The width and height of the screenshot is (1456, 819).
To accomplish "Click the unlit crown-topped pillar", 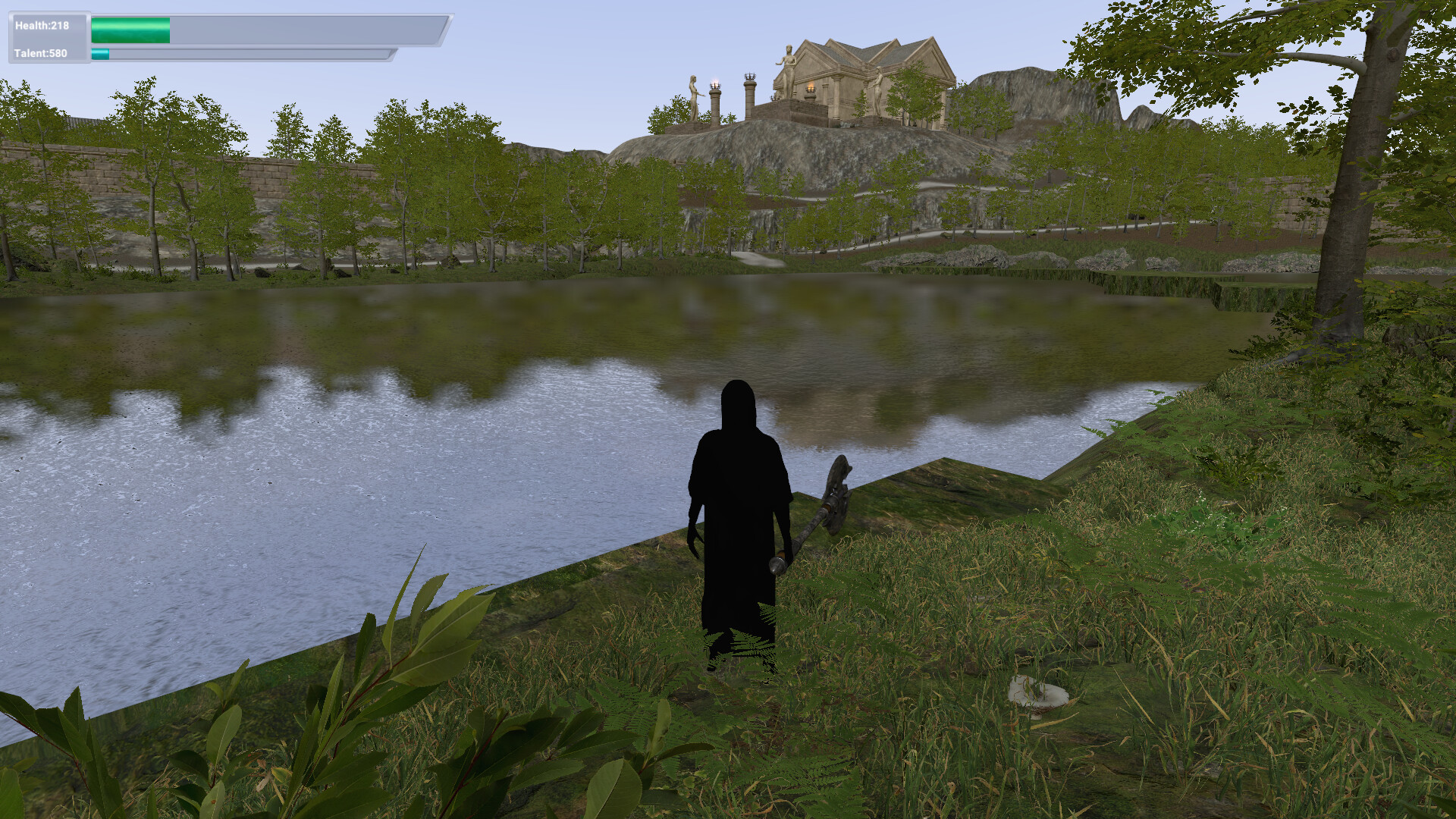I will pyautogui.click(x=750, y=78).
